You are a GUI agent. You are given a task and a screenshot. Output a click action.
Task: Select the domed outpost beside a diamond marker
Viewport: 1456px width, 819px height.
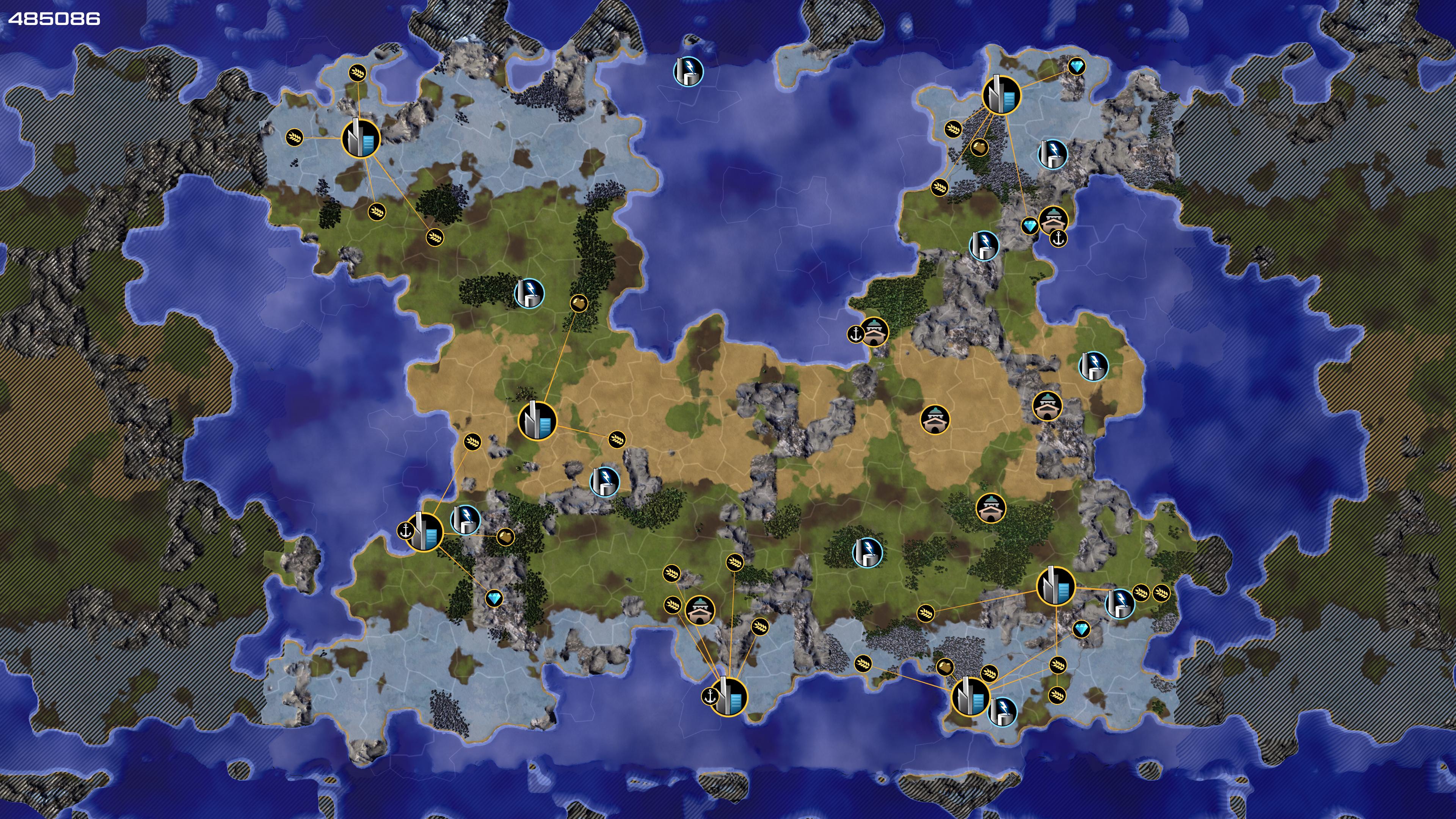tap(1053, 219)
